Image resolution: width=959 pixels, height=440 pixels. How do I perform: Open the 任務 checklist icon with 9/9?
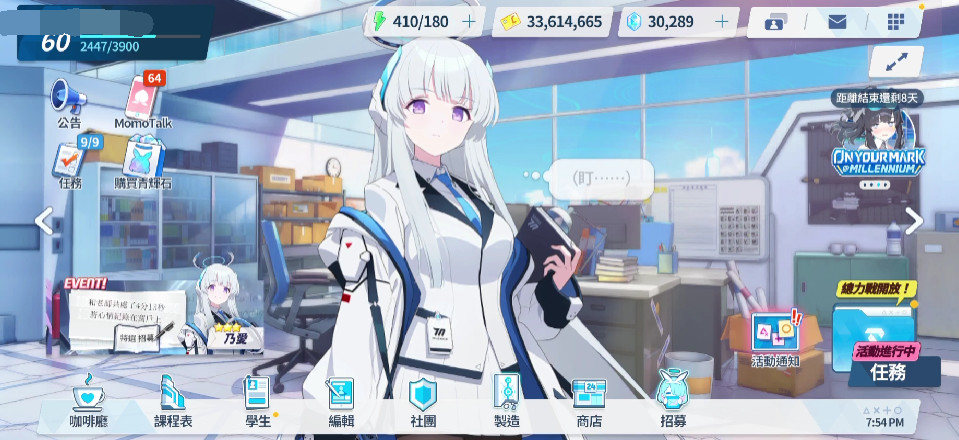pyautogui.click(x=69, y=161)
